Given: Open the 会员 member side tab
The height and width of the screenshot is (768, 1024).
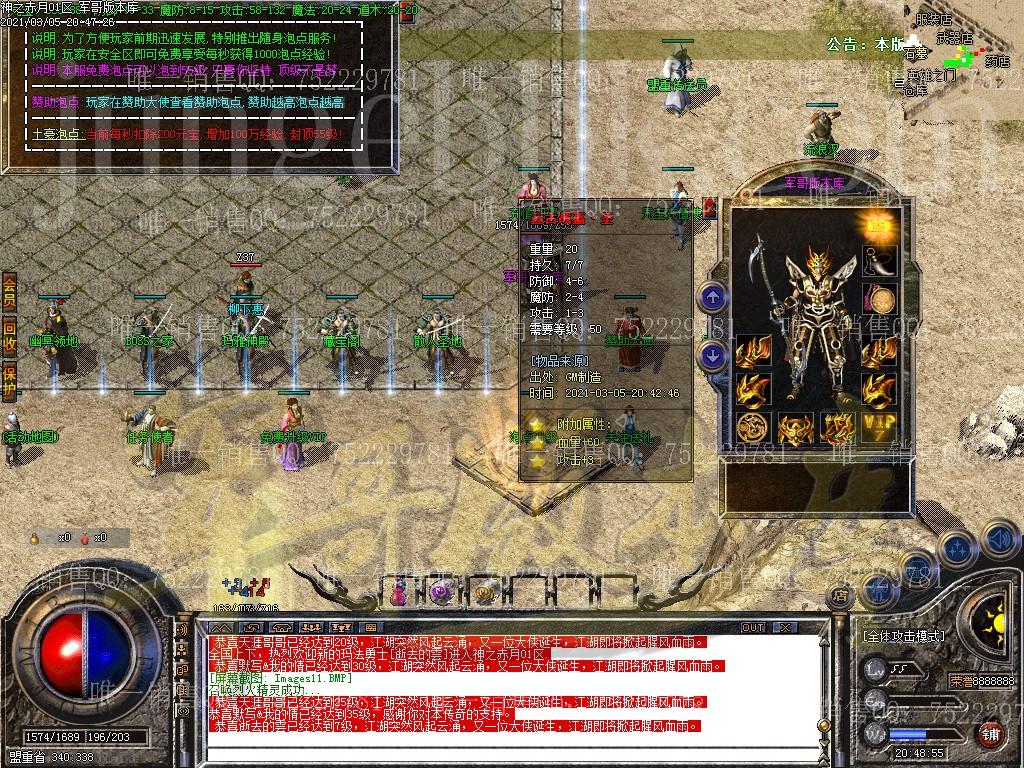Looking at the screenshot, I should tap(9, 291).
